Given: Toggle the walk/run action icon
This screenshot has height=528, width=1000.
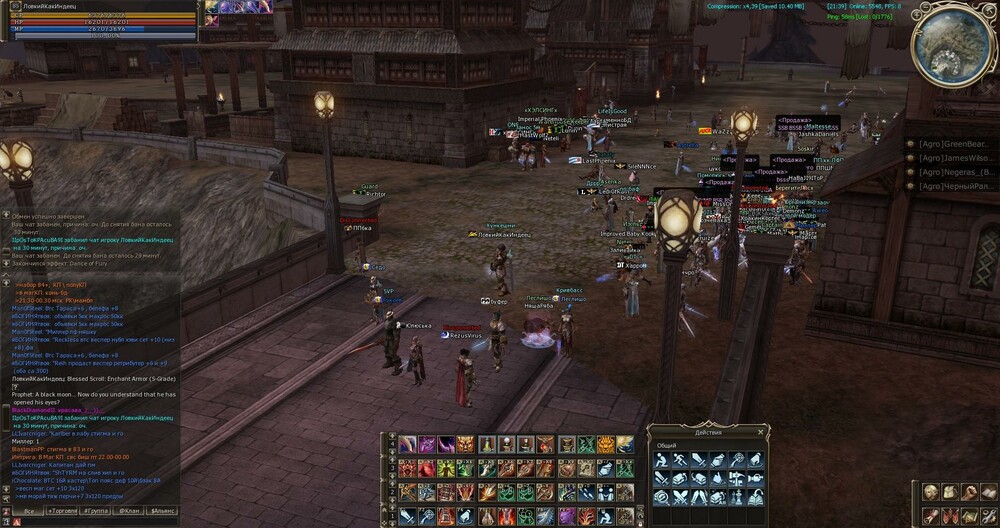Looking at the screenshot, I should click(x=681, y=459).
